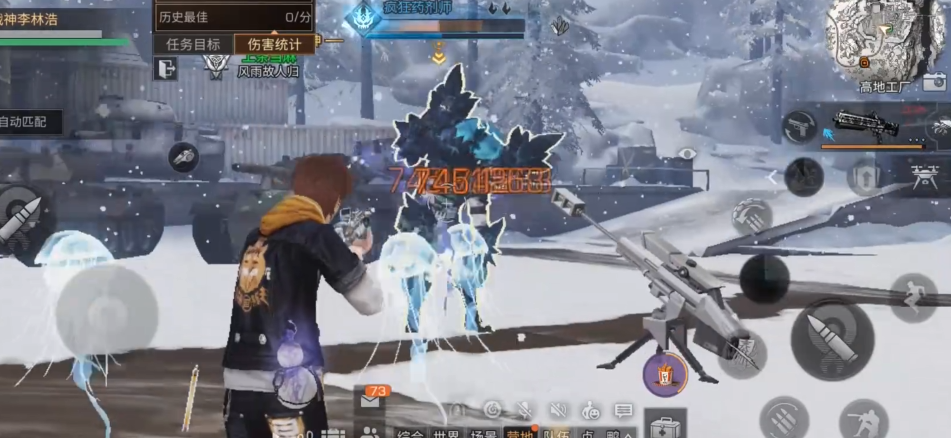Viewport: 951px width, 438px height.
Task: Tap the whistle icon button
Action: [x=182, y=155]
